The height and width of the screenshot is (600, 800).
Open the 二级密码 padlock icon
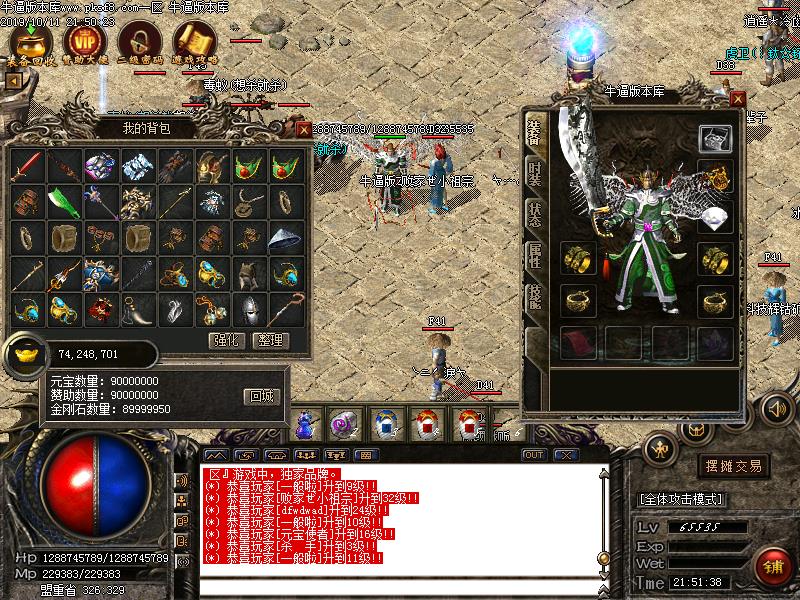pos(139,43)
